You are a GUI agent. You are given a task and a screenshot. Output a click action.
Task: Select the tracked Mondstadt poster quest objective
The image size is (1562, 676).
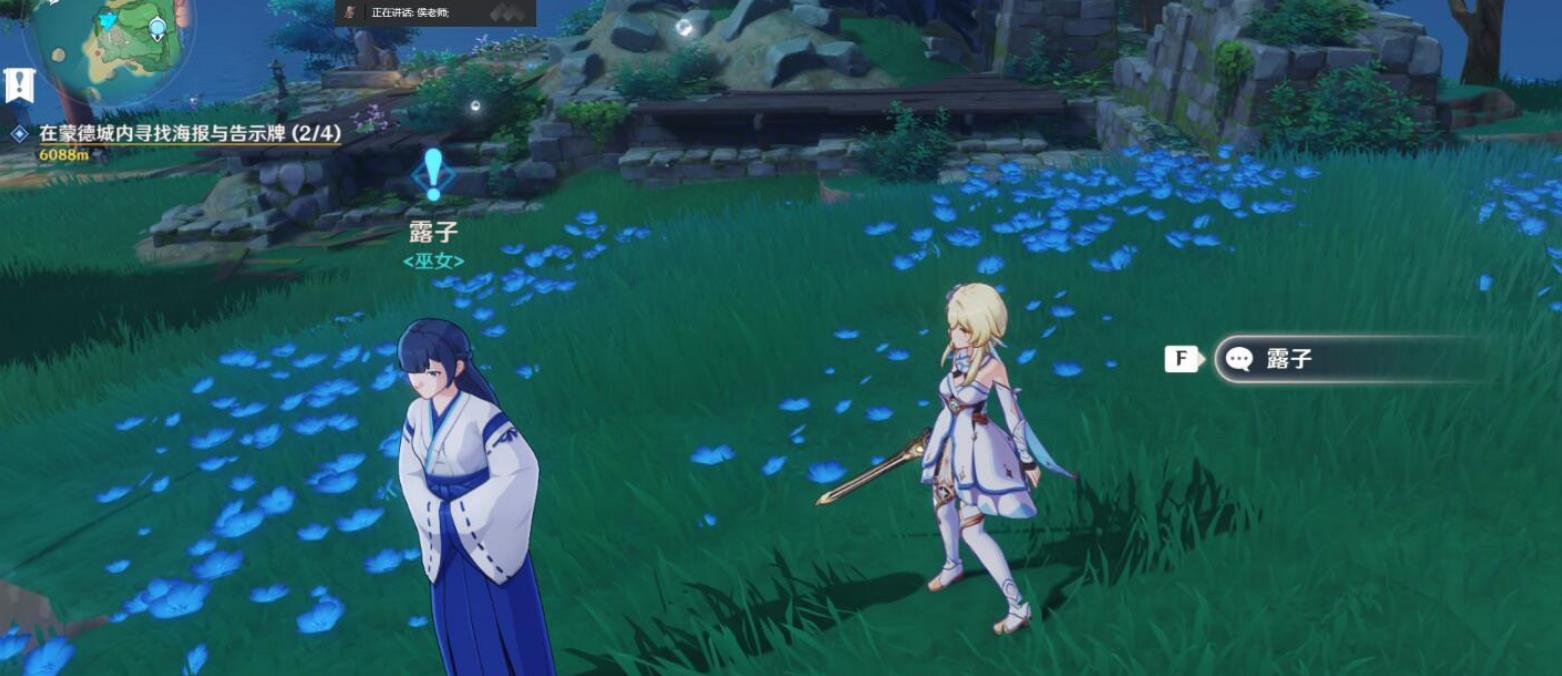coord(189,134)
